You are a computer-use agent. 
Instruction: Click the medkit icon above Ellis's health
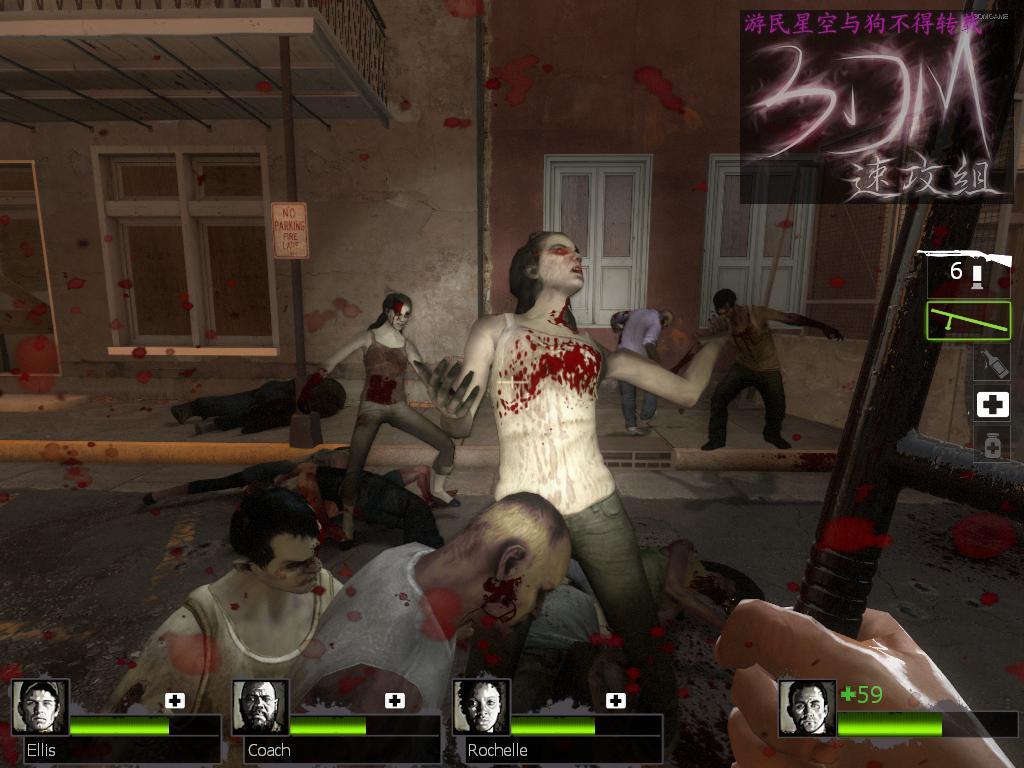(175, 700)
